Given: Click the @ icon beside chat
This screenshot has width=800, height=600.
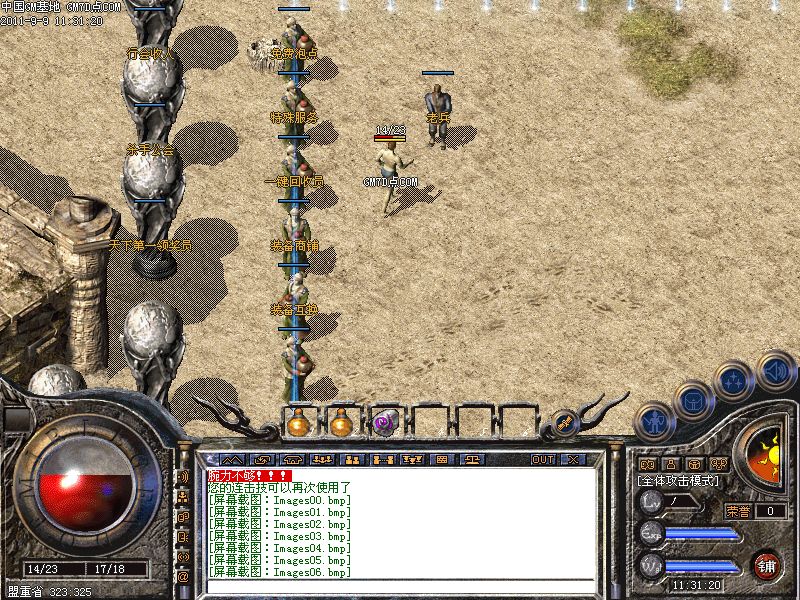Looking at the screenshot, I should coord(183,577).
